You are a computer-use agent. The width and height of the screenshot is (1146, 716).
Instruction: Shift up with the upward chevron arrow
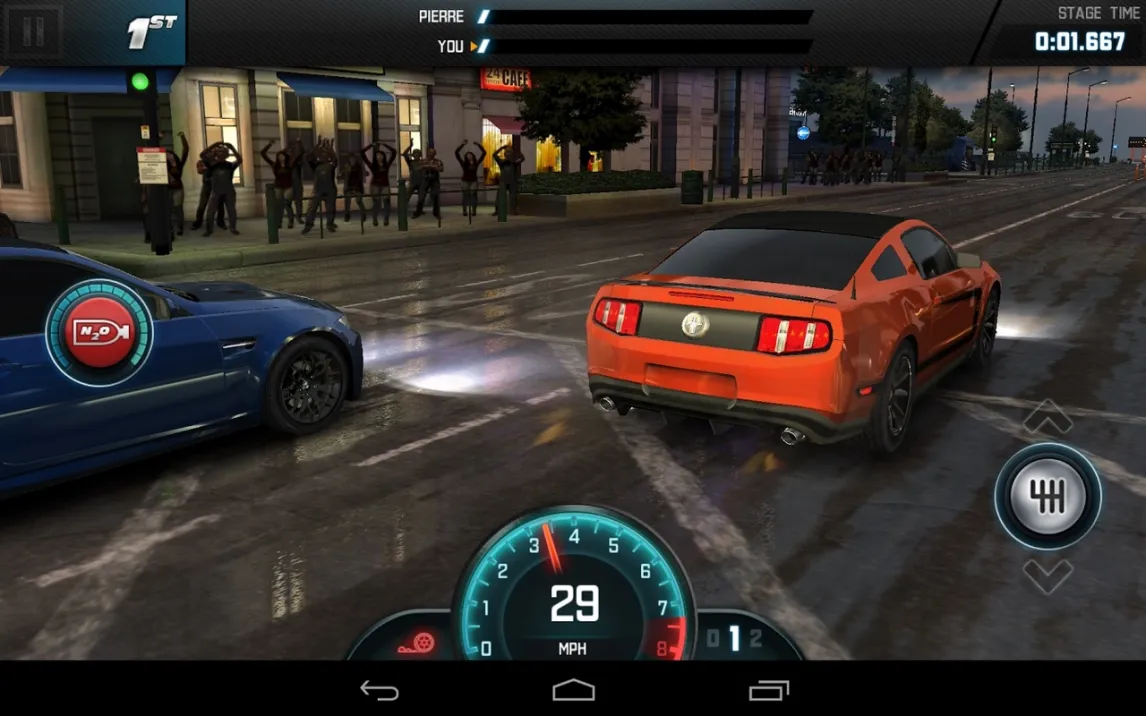1047,416
